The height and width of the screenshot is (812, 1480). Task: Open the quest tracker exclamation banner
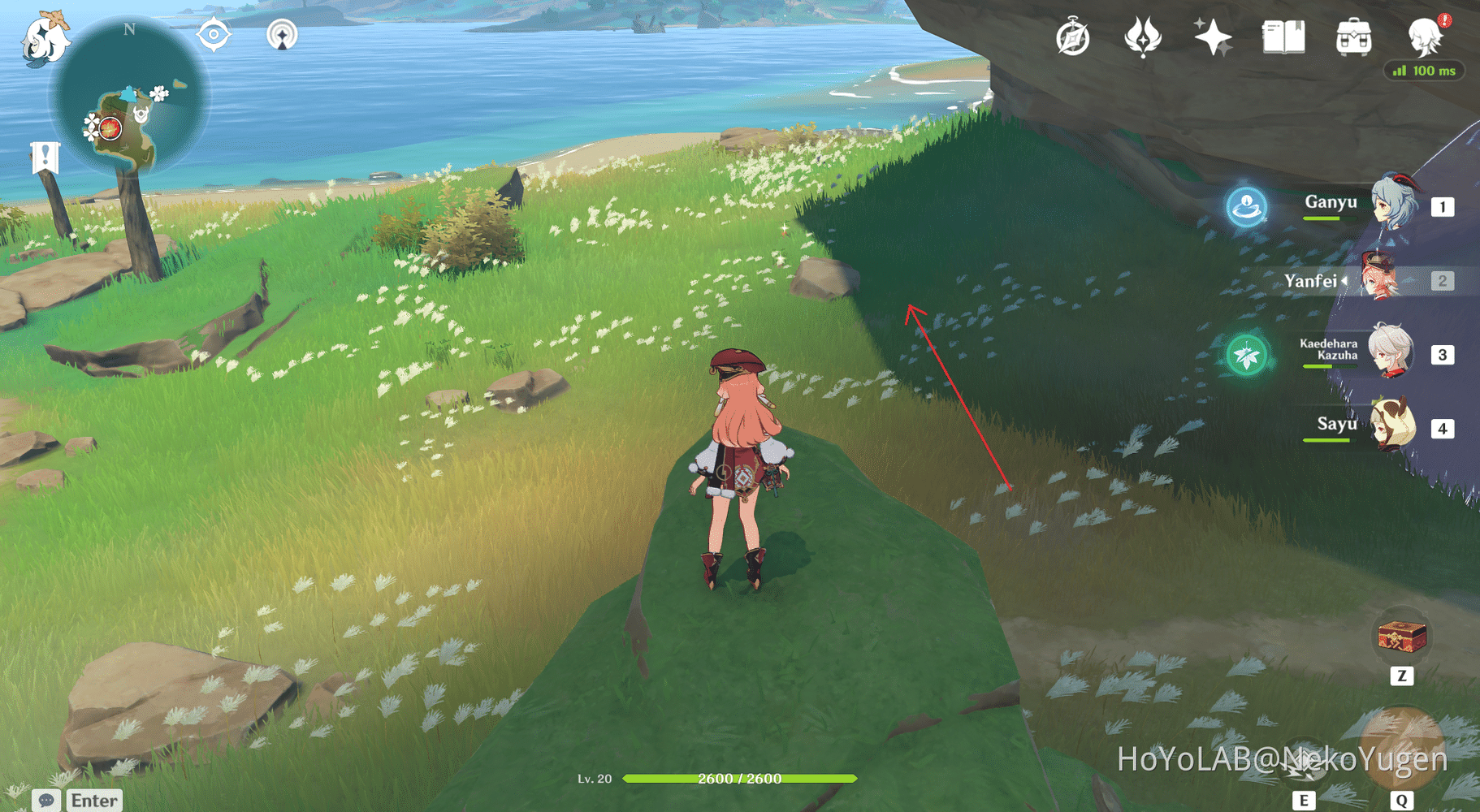coord(45,157)
